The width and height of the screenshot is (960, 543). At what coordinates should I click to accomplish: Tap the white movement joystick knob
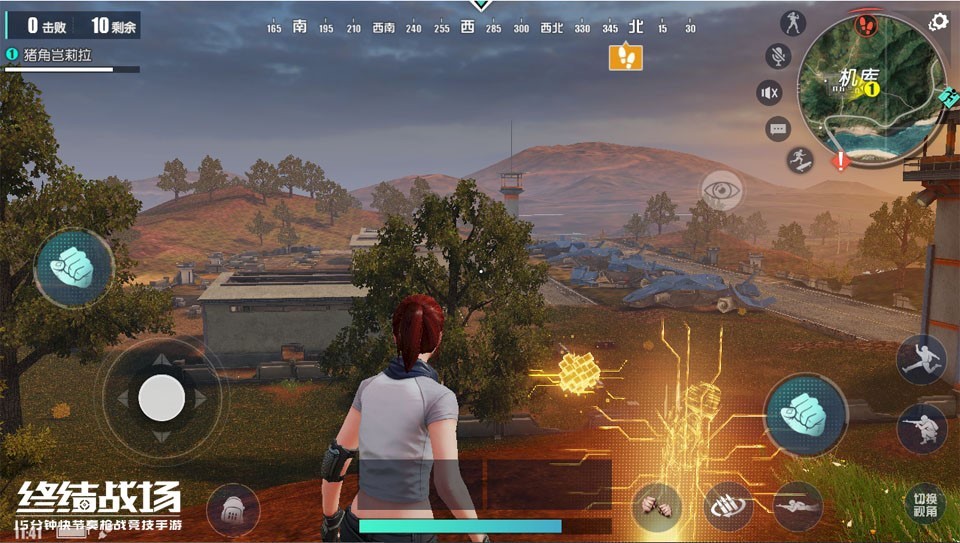[161, 398]
